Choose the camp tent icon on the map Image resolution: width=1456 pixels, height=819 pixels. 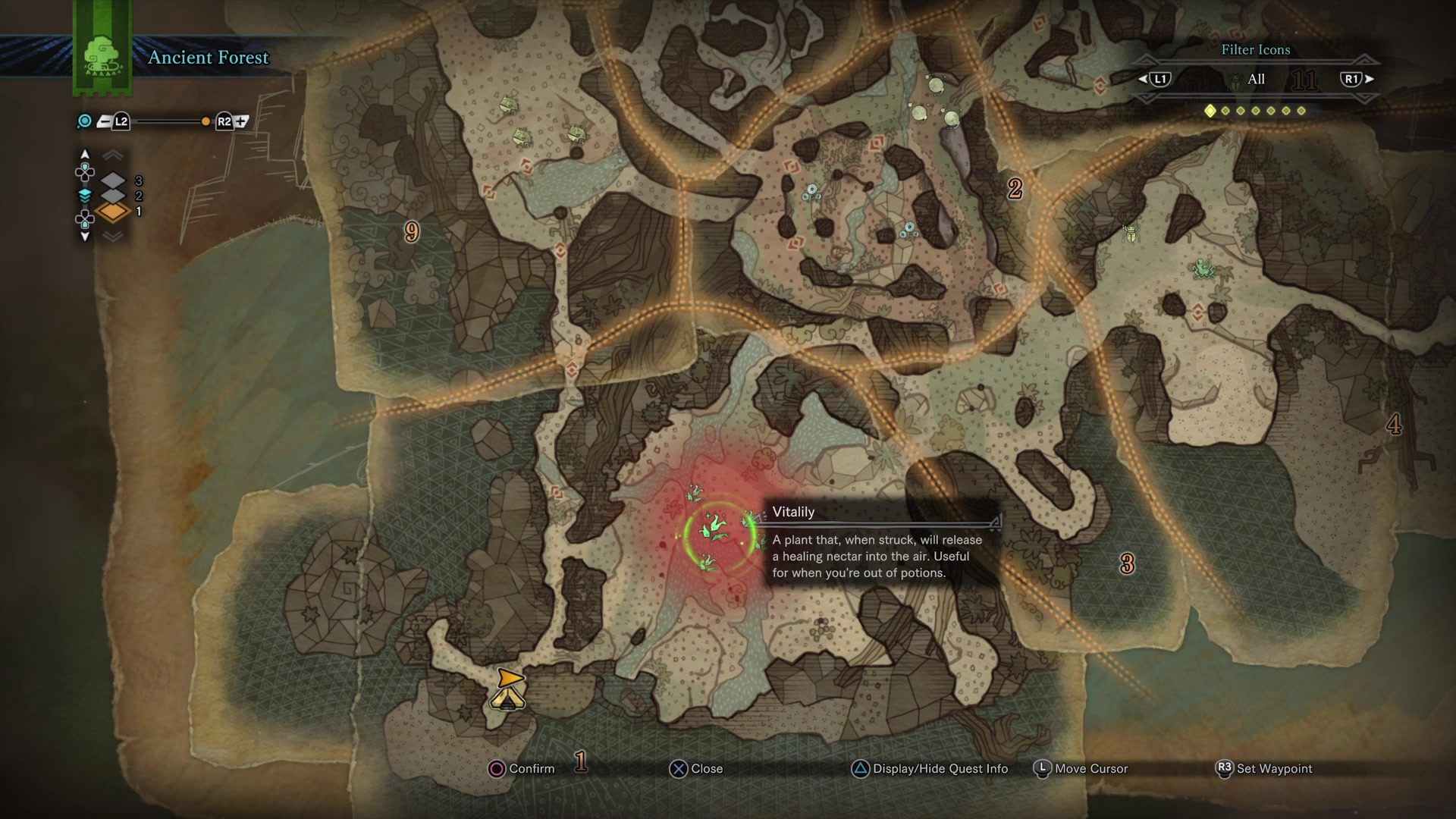point(508,693)
